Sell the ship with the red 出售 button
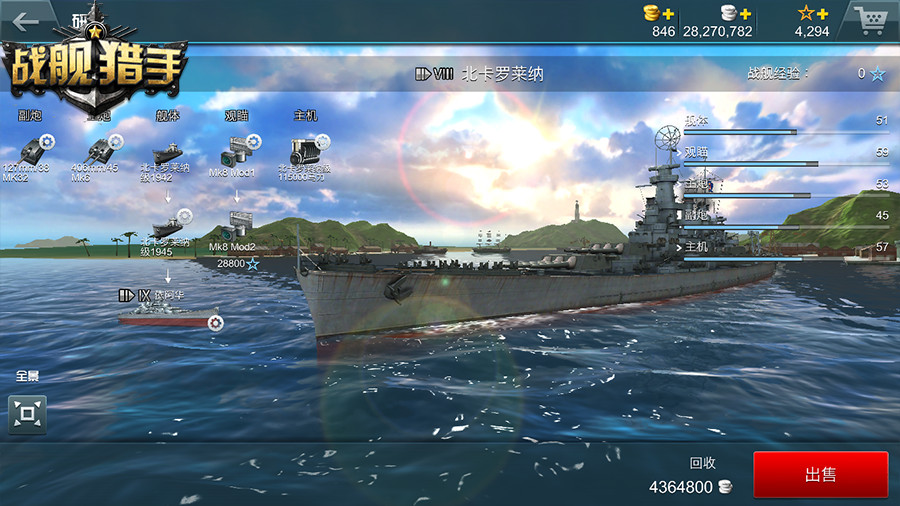Screen dimensions: 900x506 (820, 475)
